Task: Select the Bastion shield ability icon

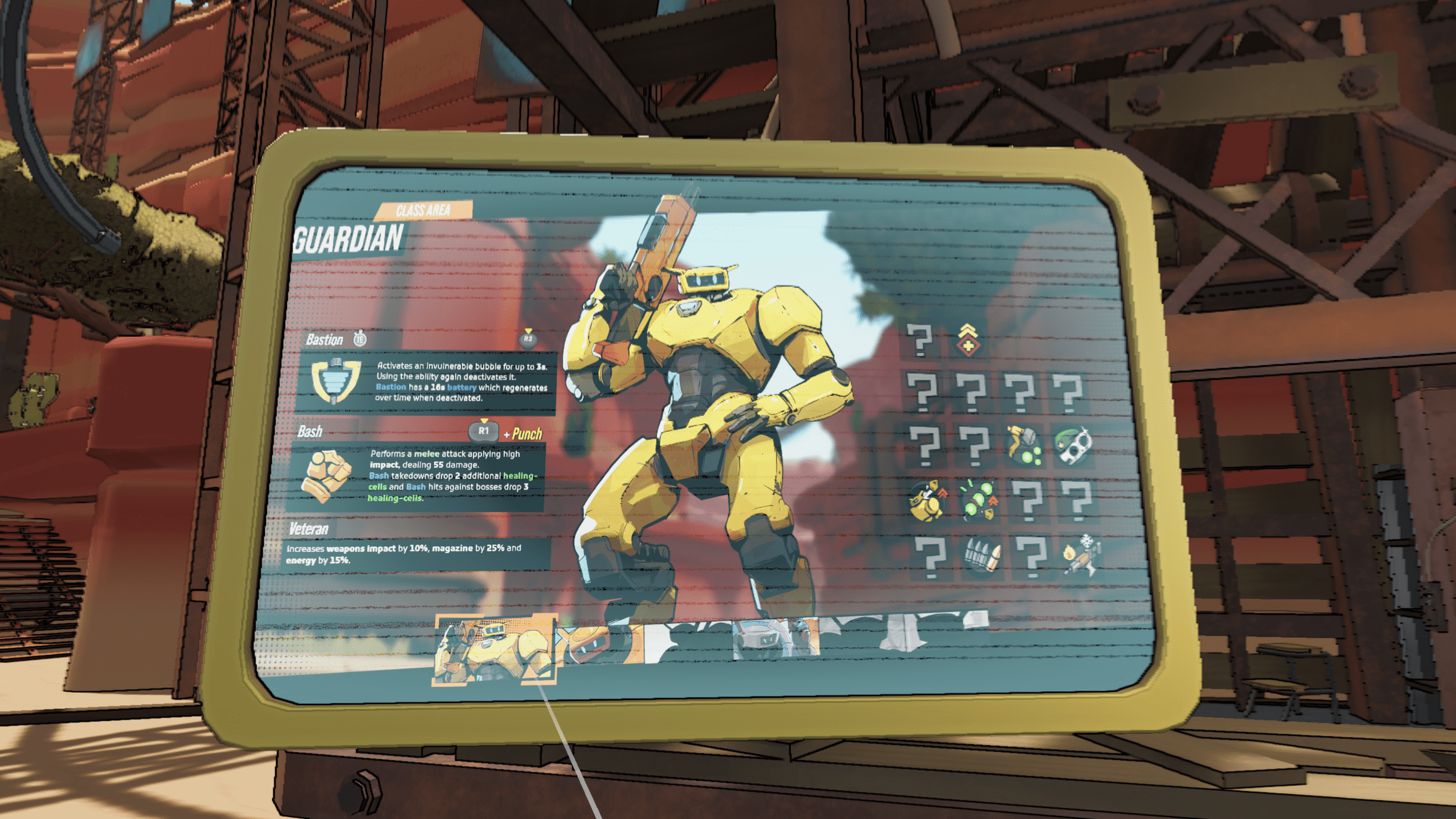Action: click(x=336, y=380)
